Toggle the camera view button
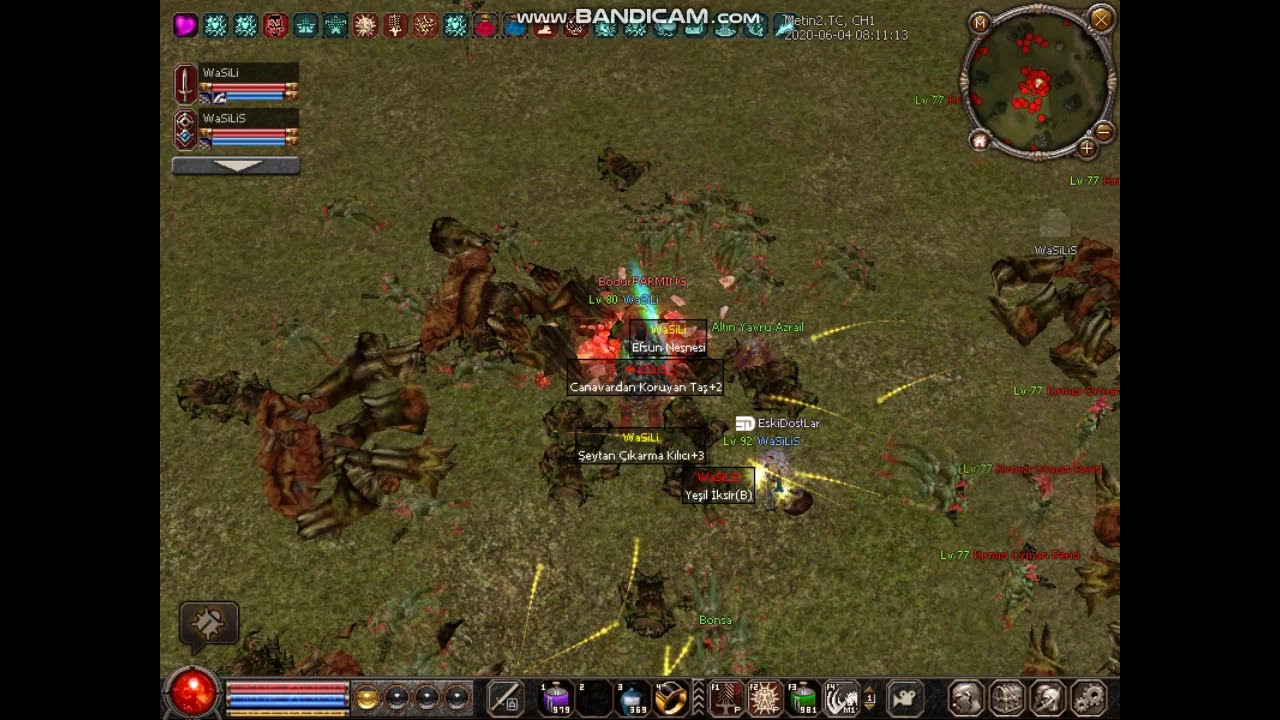 pyautogui.click(x=905, y=697)
